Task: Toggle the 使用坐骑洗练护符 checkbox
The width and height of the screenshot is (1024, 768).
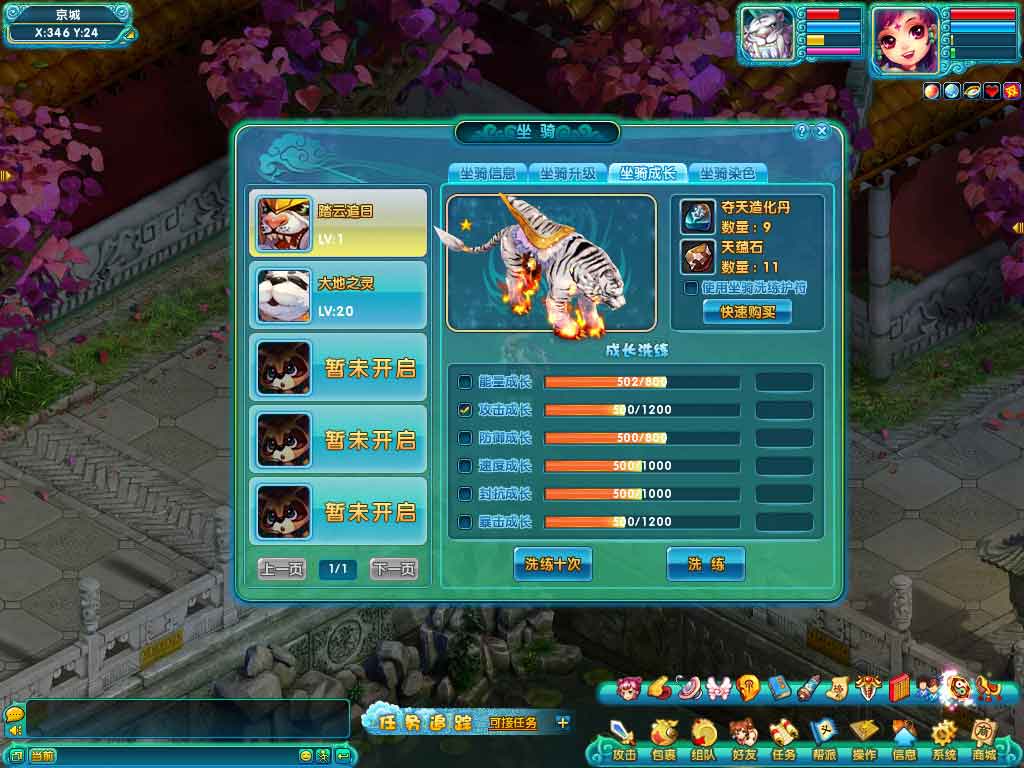Action: [x=691, y=288]
